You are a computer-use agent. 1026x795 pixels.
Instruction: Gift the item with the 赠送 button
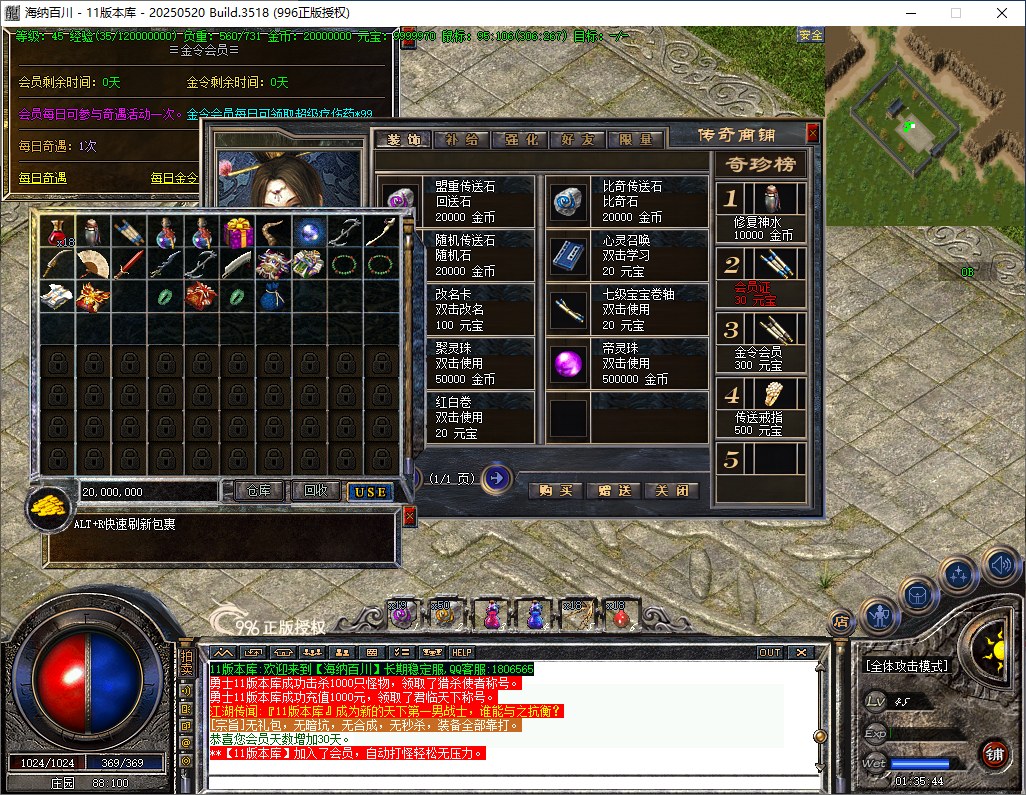point(613,491)
